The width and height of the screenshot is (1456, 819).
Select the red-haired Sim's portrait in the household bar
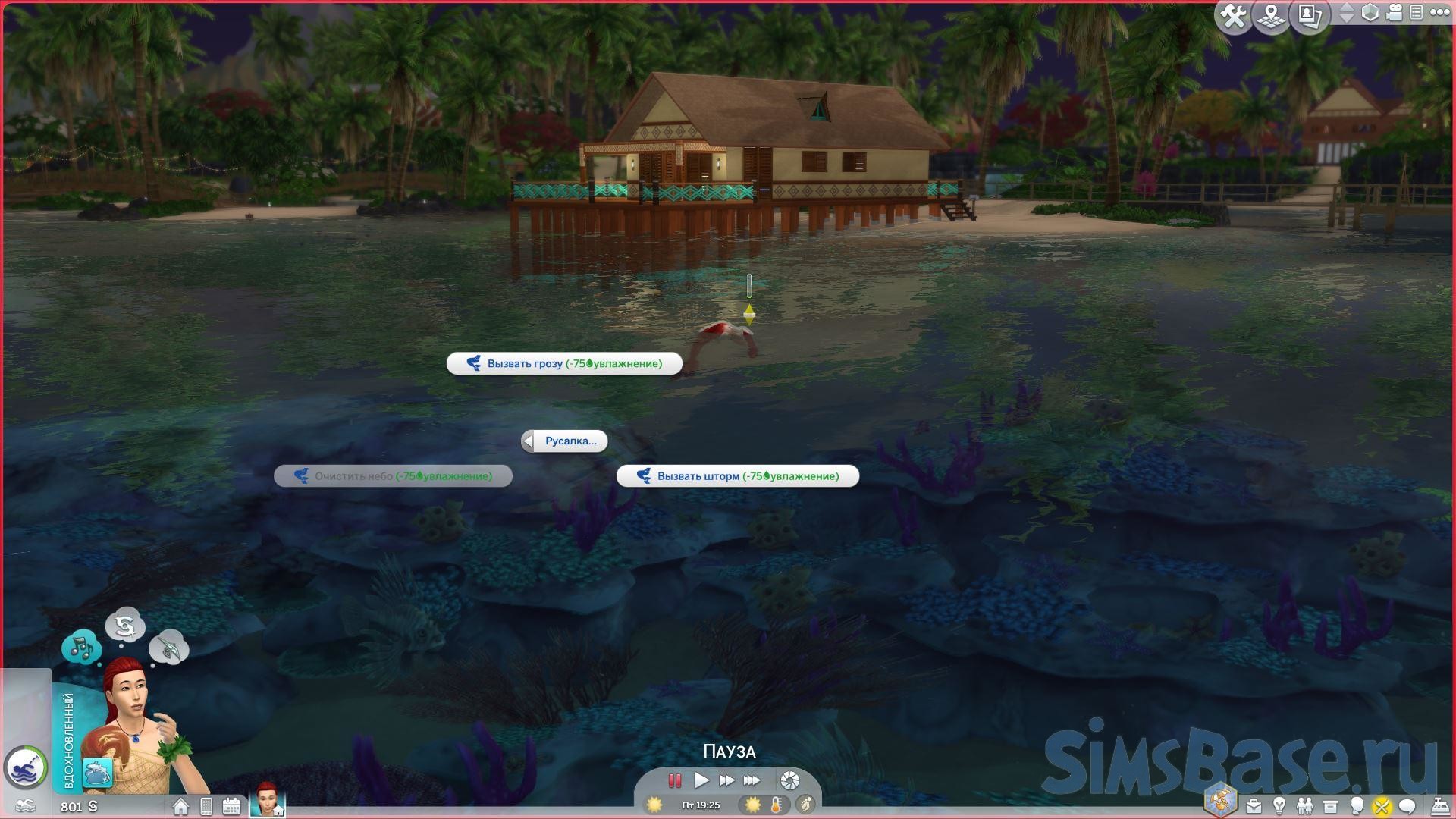point(266,800)
